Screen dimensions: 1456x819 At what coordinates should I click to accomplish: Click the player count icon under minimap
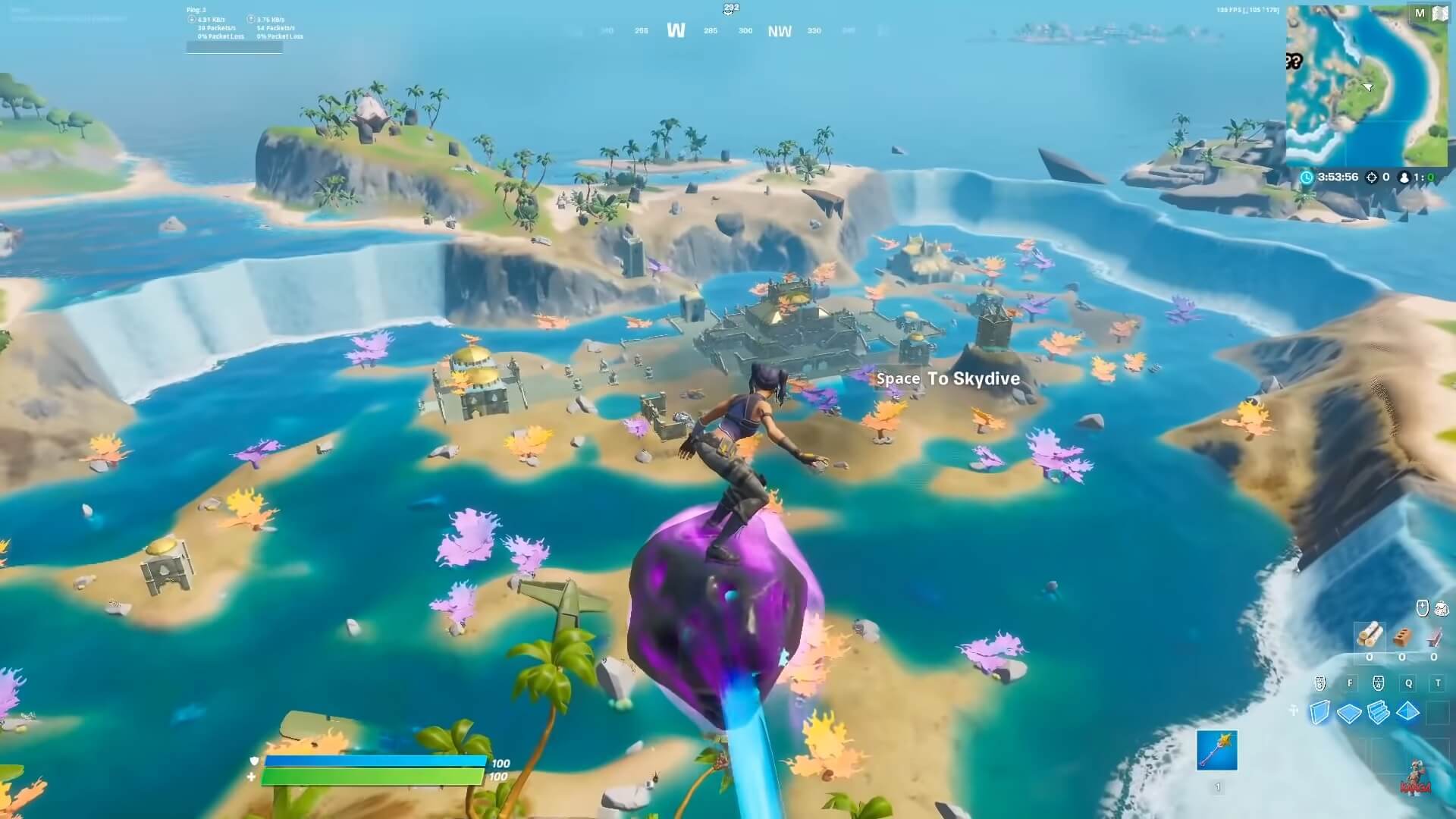click(x=1404, y=177)
